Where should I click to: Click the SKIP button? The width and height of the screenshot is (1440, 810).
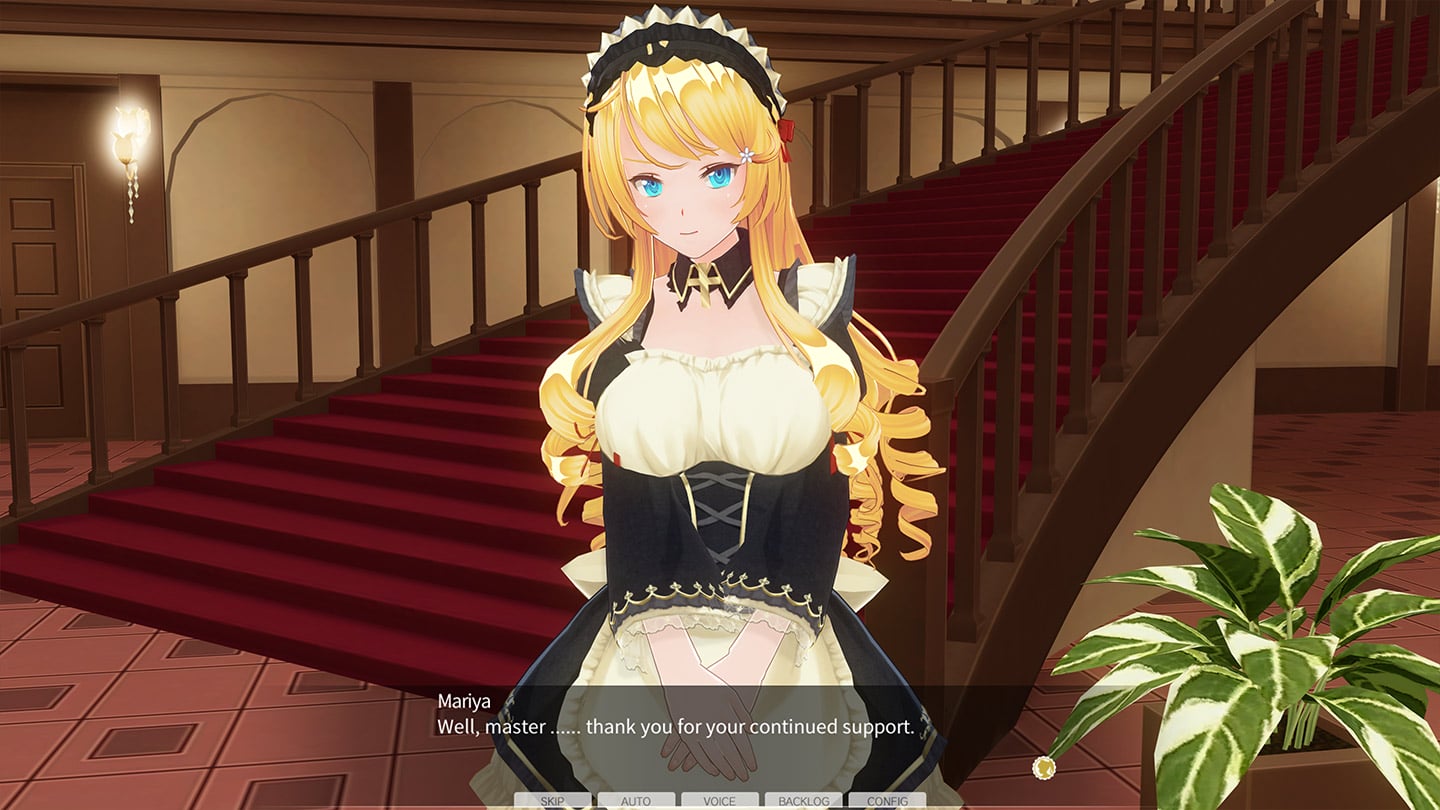(552, 801)
